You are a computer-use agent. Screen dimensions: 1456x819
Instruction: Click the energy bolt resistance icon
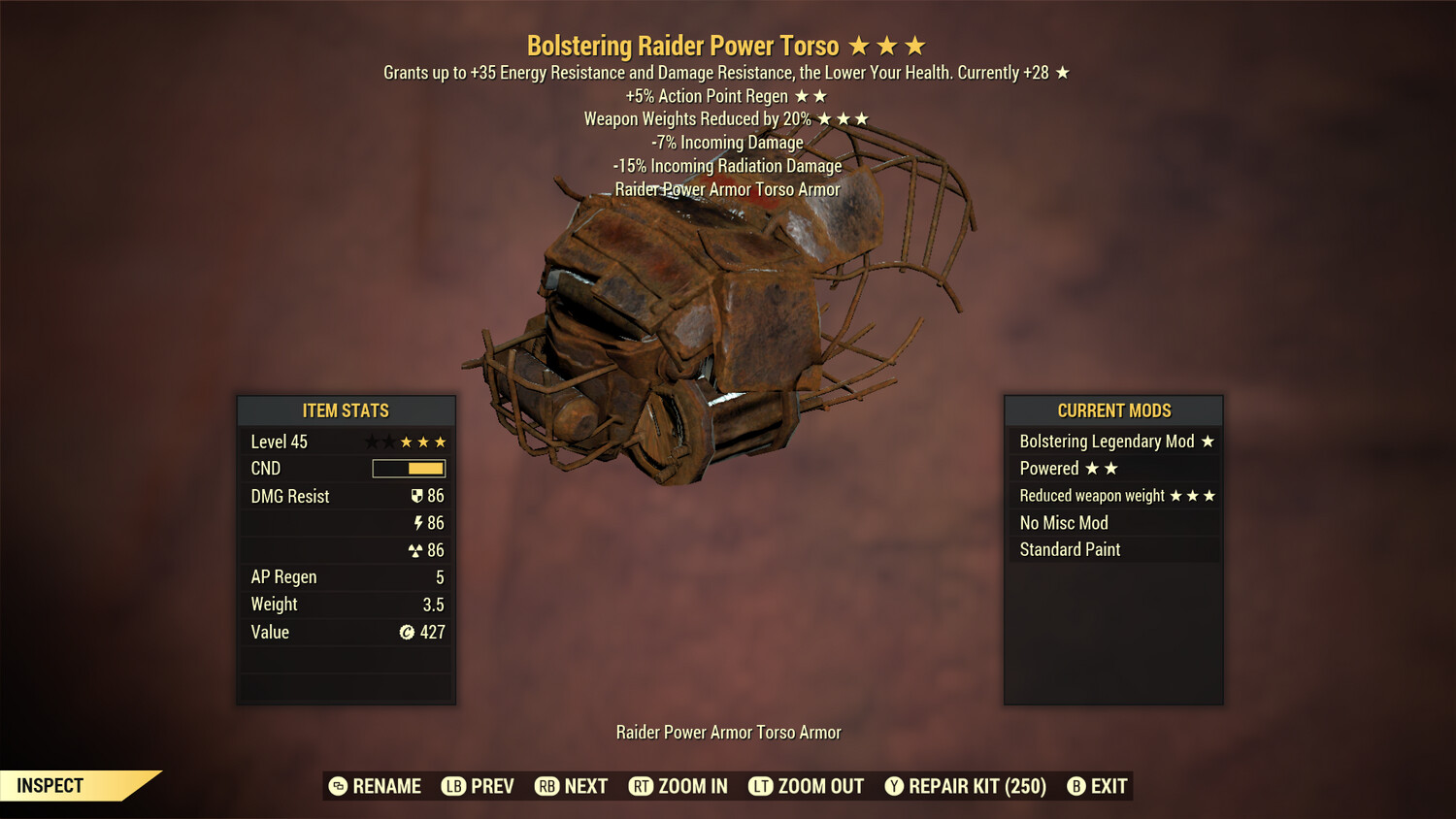click(418, 522)
